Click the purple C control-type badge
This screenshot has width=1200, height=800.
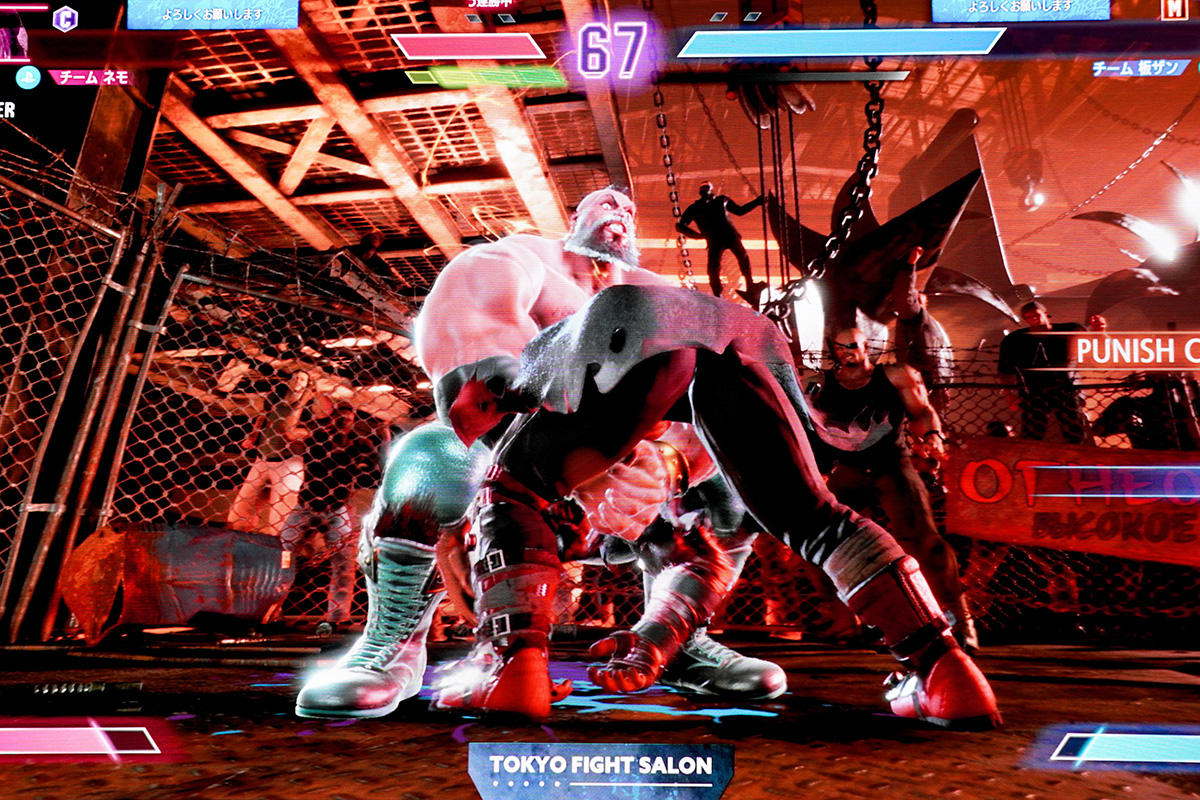65,18
